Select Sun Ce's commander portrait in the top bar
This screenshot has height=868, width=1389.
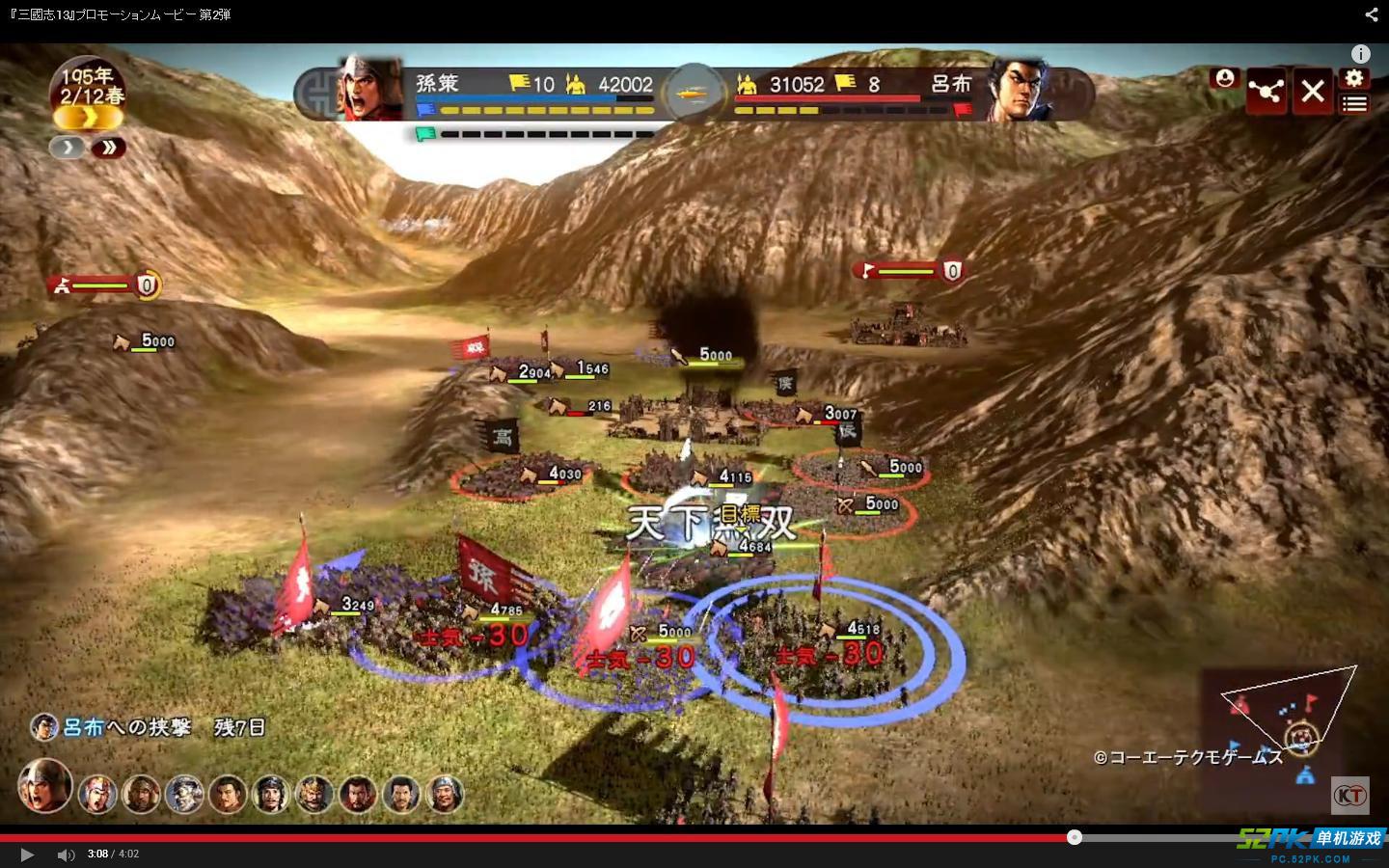pos(370,90)
